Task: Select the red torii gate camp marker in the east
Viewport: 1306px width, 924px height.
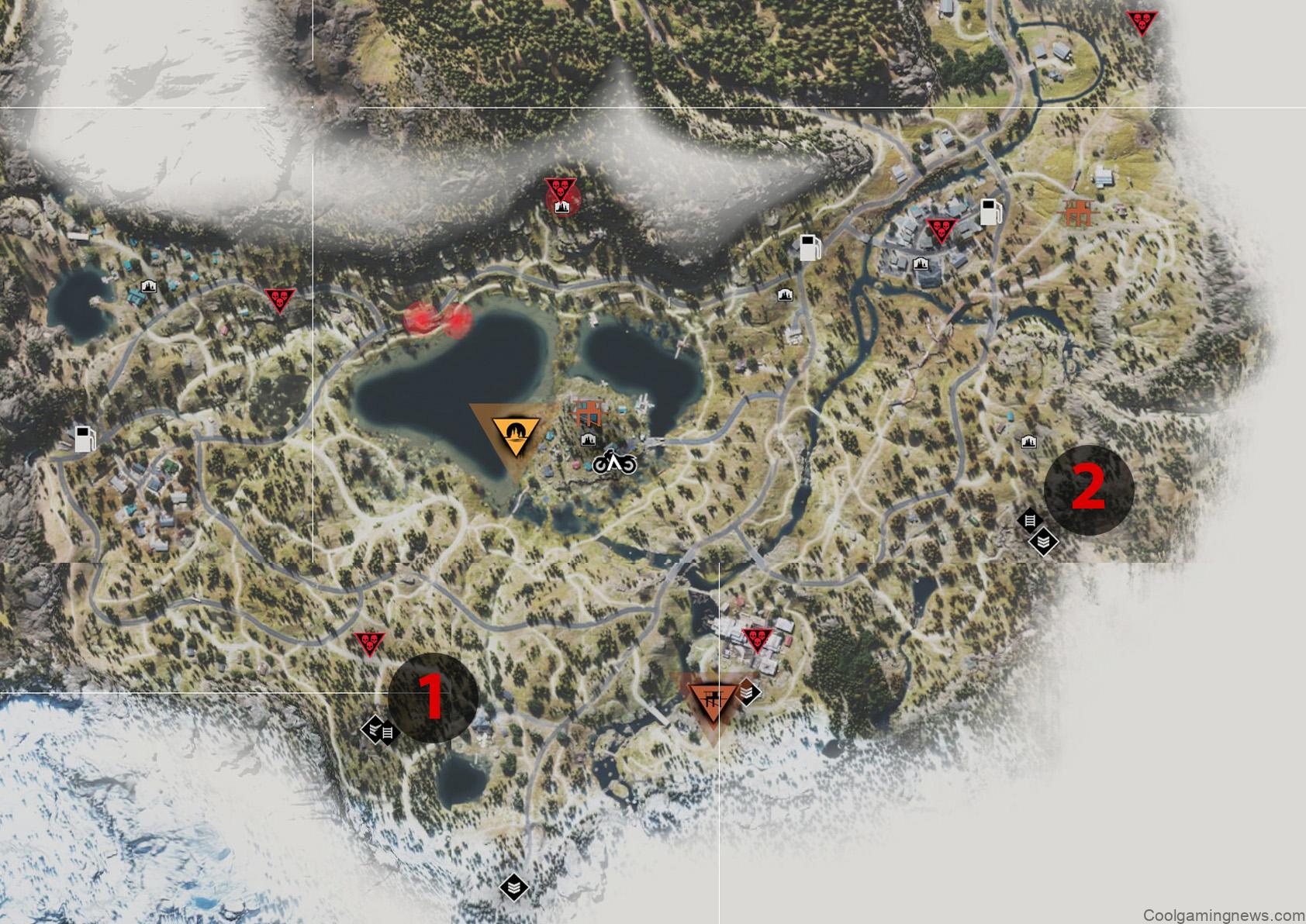Action: pos(1077,211)
